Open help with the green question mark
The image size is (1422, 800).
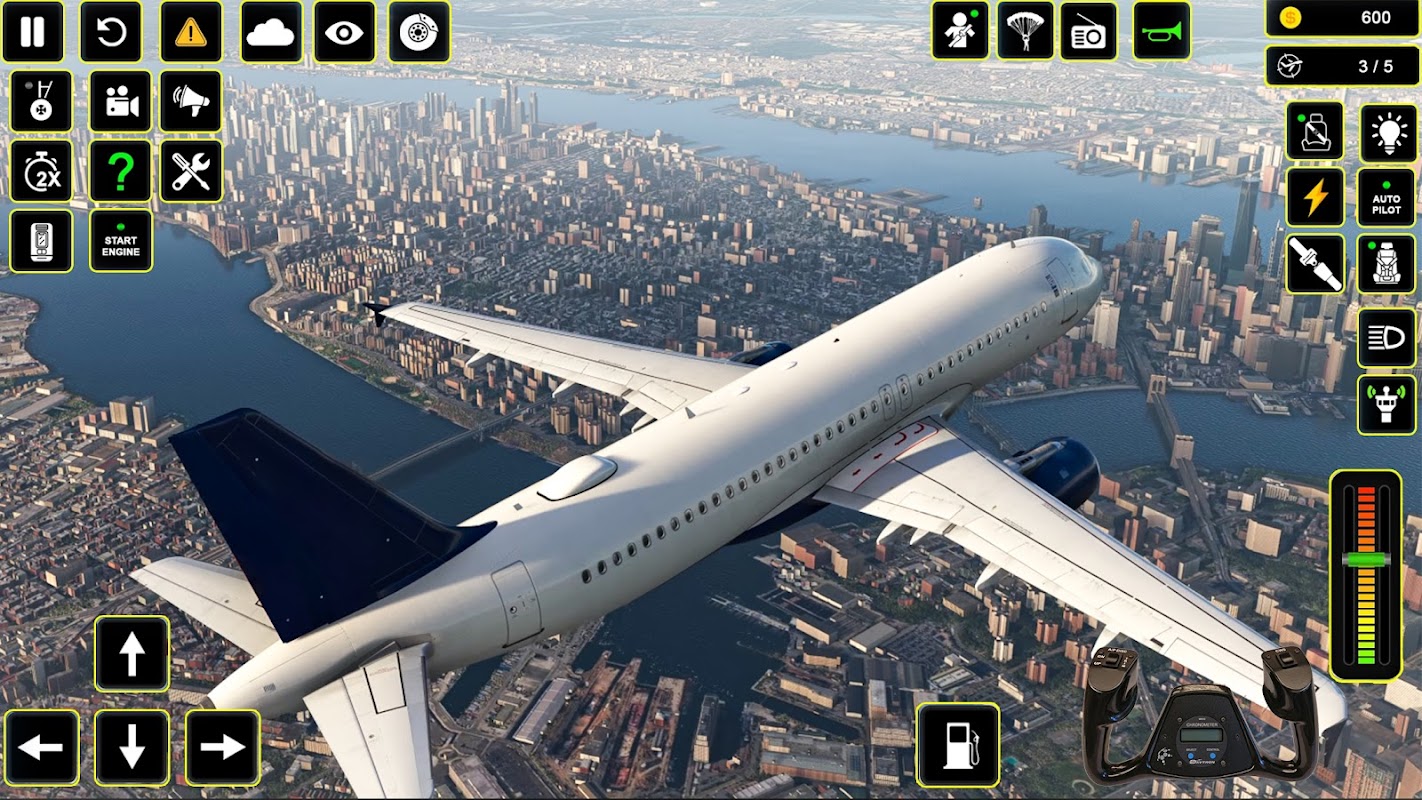(121, 171)
